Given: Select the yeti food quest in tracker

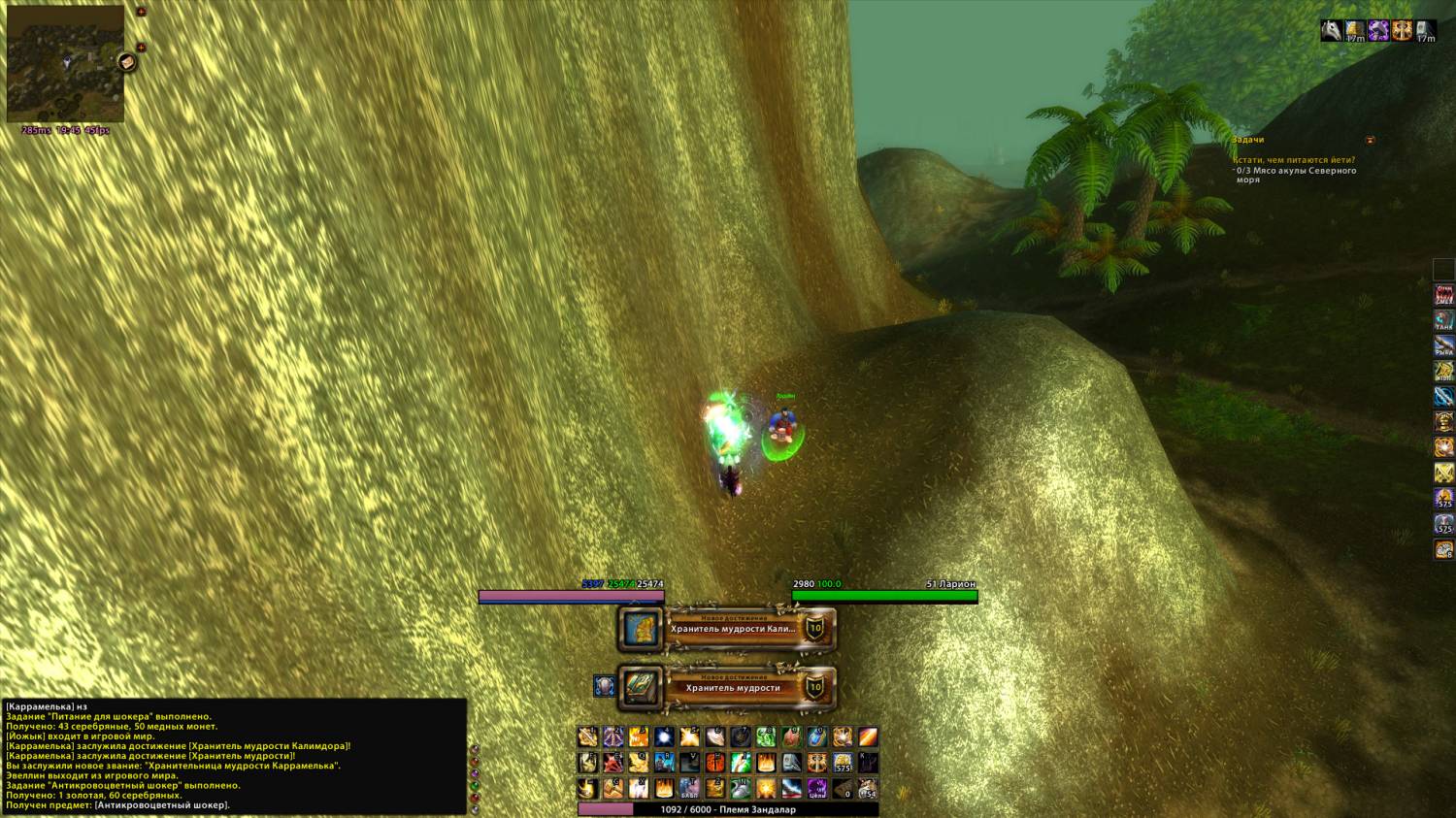Looking at the screenshot, I should tap(1294, 160).
